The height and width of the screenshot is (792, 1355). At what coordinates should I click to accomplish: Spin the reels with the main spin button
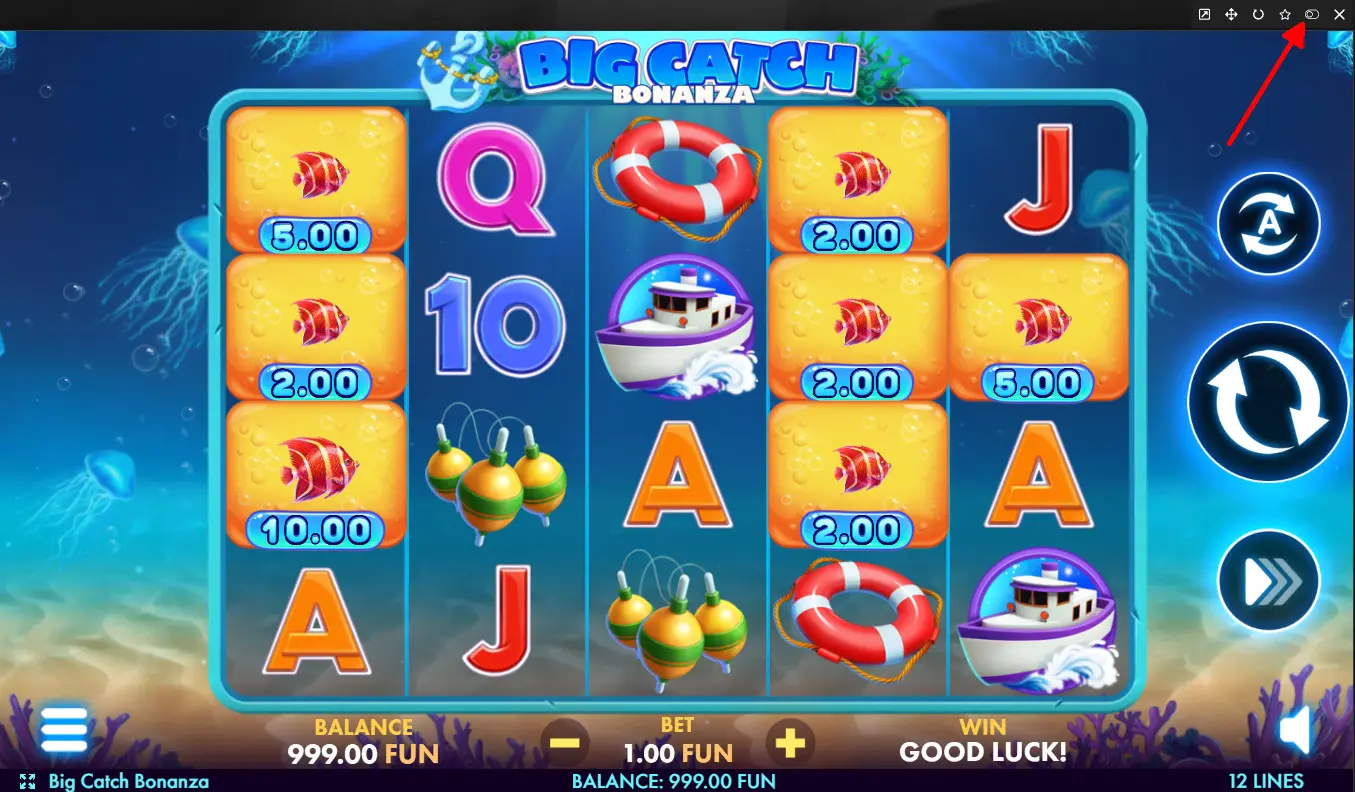click(x=1268, y=402)
